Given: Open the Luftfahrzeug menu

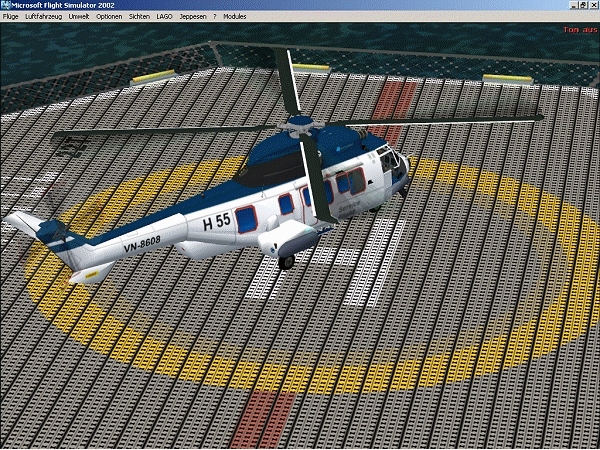Looking at the screenshot, I should click(43, 18).
